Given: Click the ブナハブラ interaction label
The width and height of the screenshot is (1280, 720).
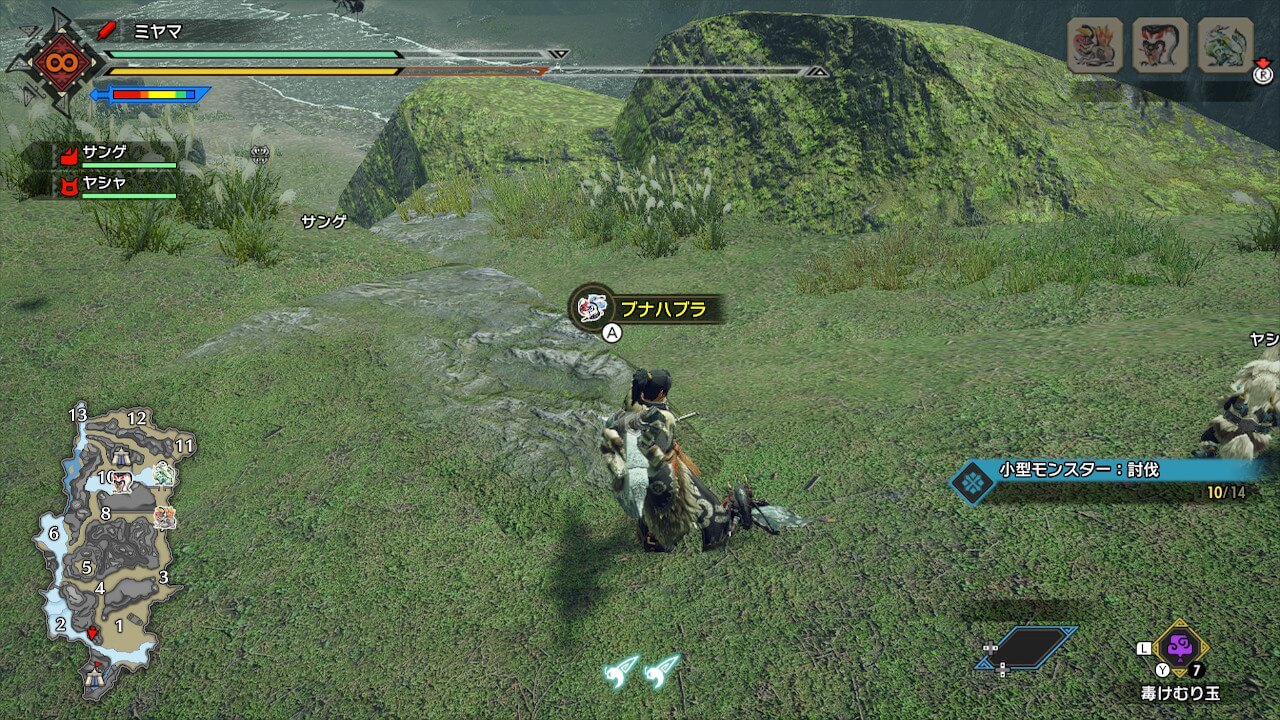Looking at the screenshot, I should [x=650, y=309].
